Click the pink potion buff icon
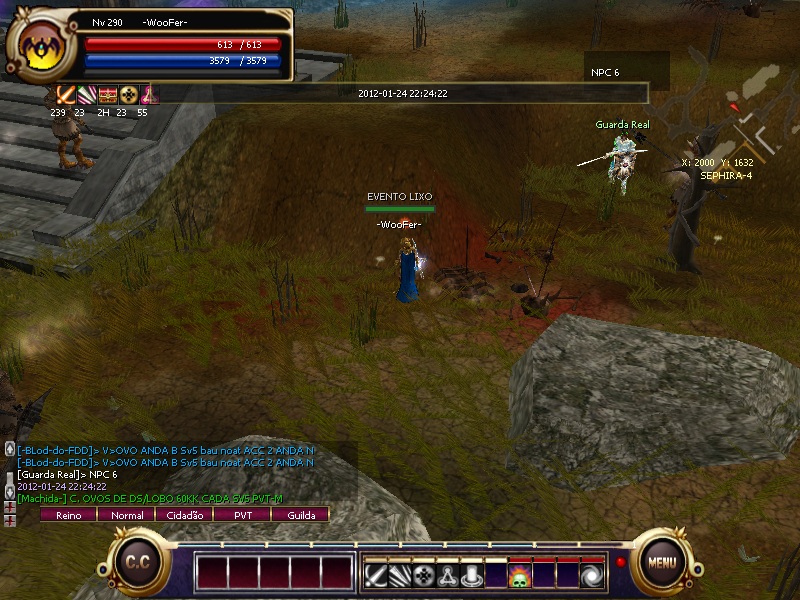 point(149,95)
